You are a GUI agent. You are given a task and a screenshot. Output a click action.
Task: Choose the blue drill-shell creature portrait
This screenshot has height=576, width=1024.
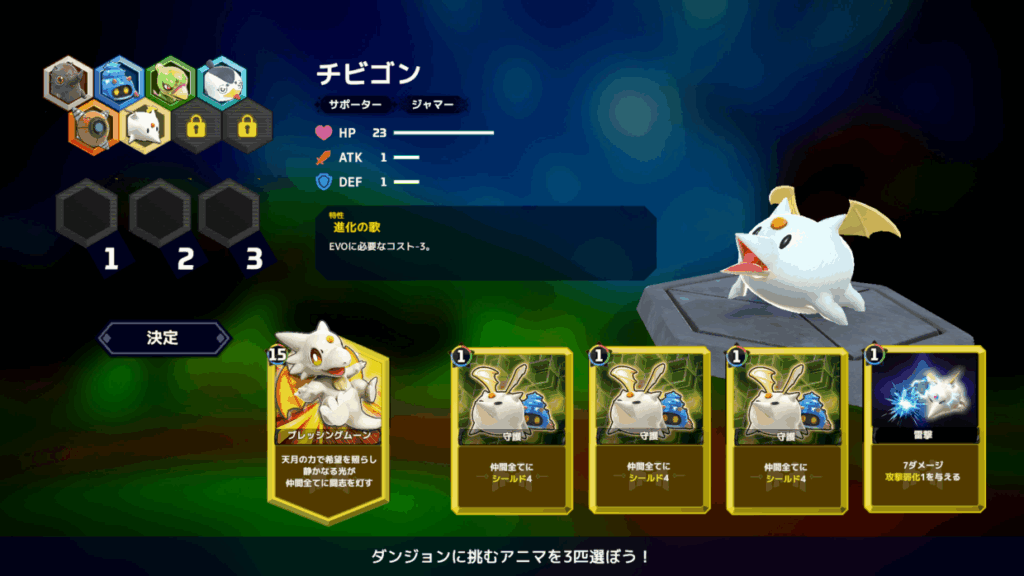[x=120, y=82]
